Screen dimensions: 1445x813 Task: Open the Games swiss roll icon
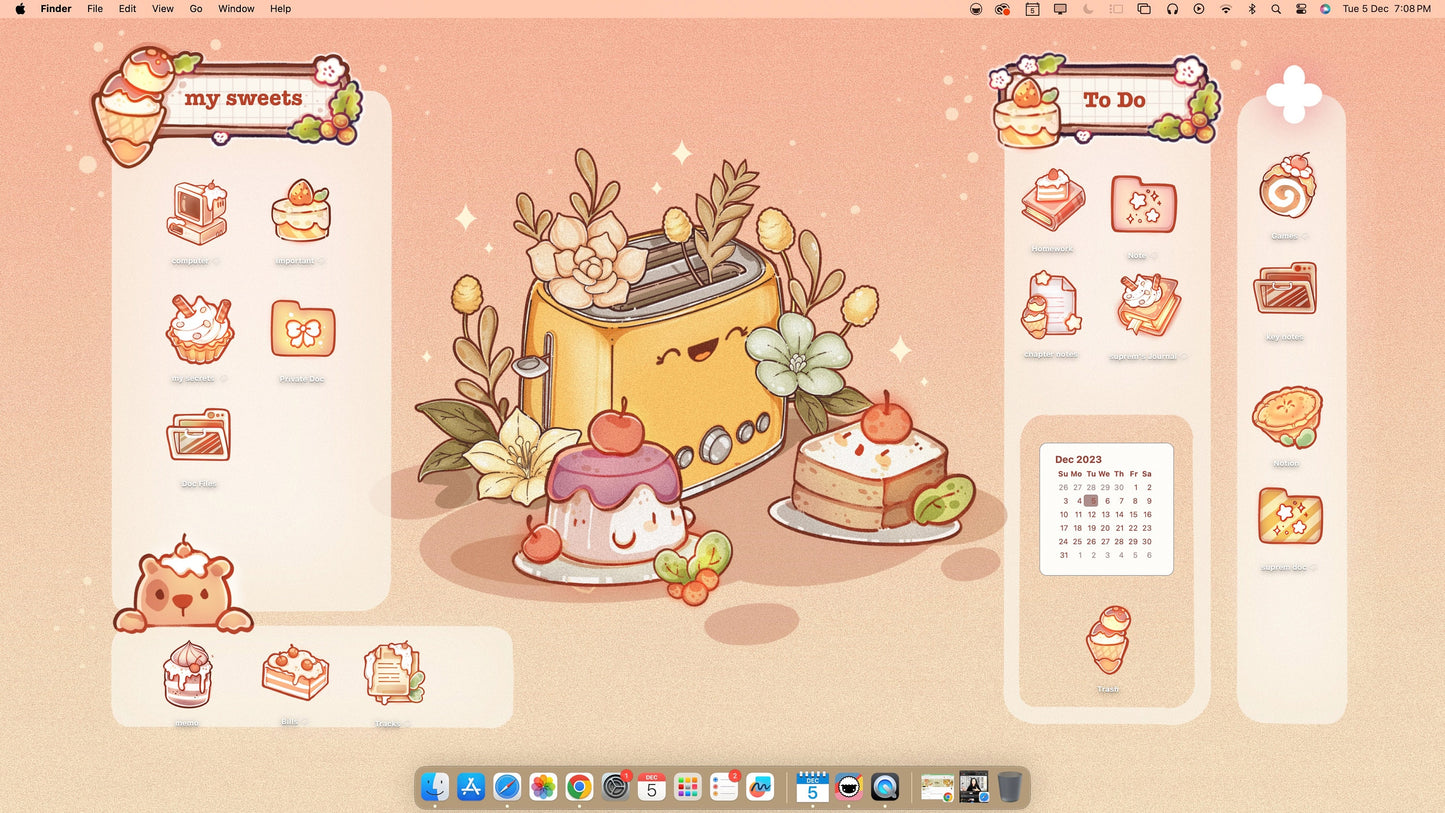pyautogui.click(x=1286, y=188)
